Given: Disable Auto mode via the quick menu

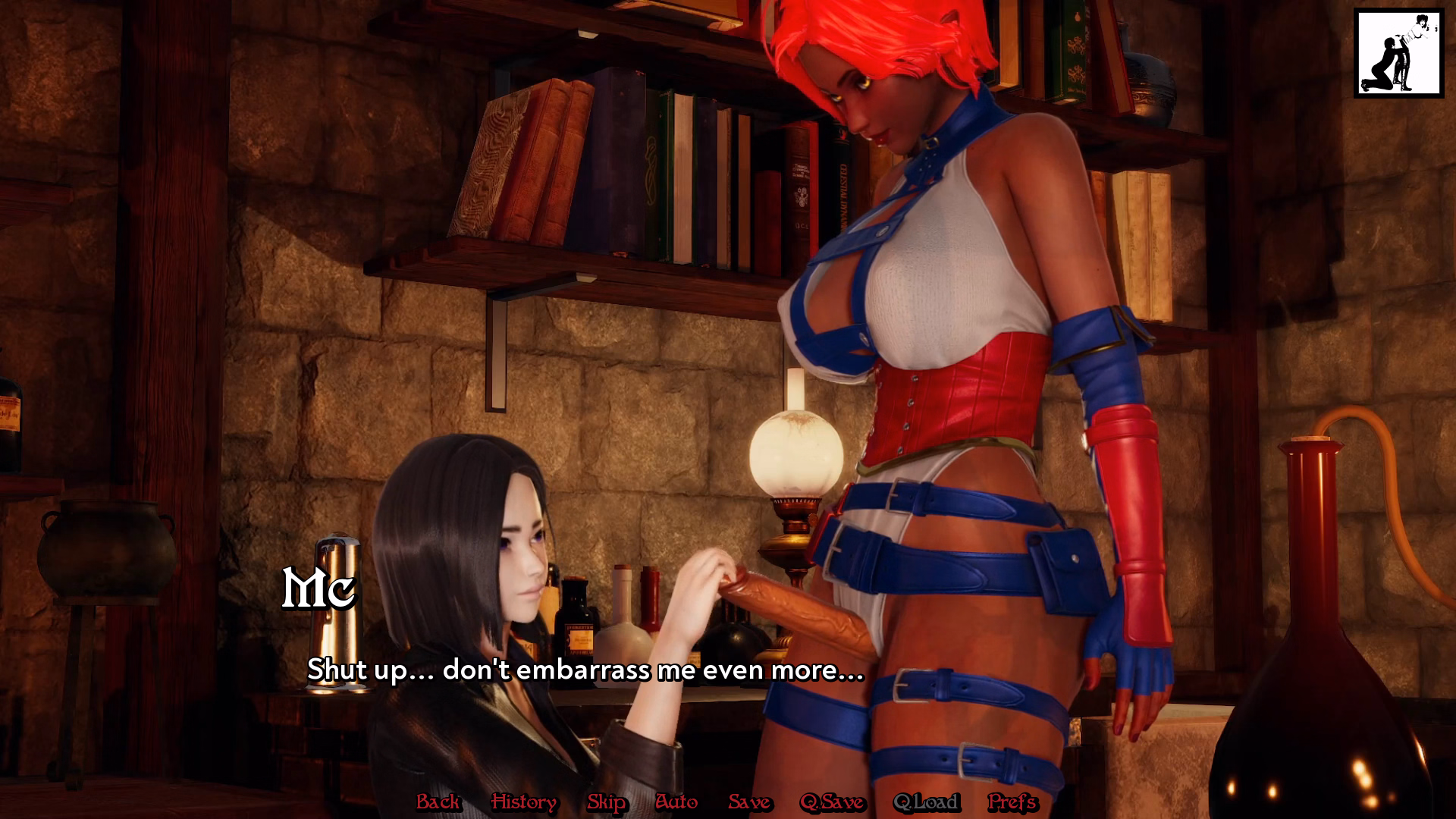Looking at the screenshot, I should [x=677, y=802].
